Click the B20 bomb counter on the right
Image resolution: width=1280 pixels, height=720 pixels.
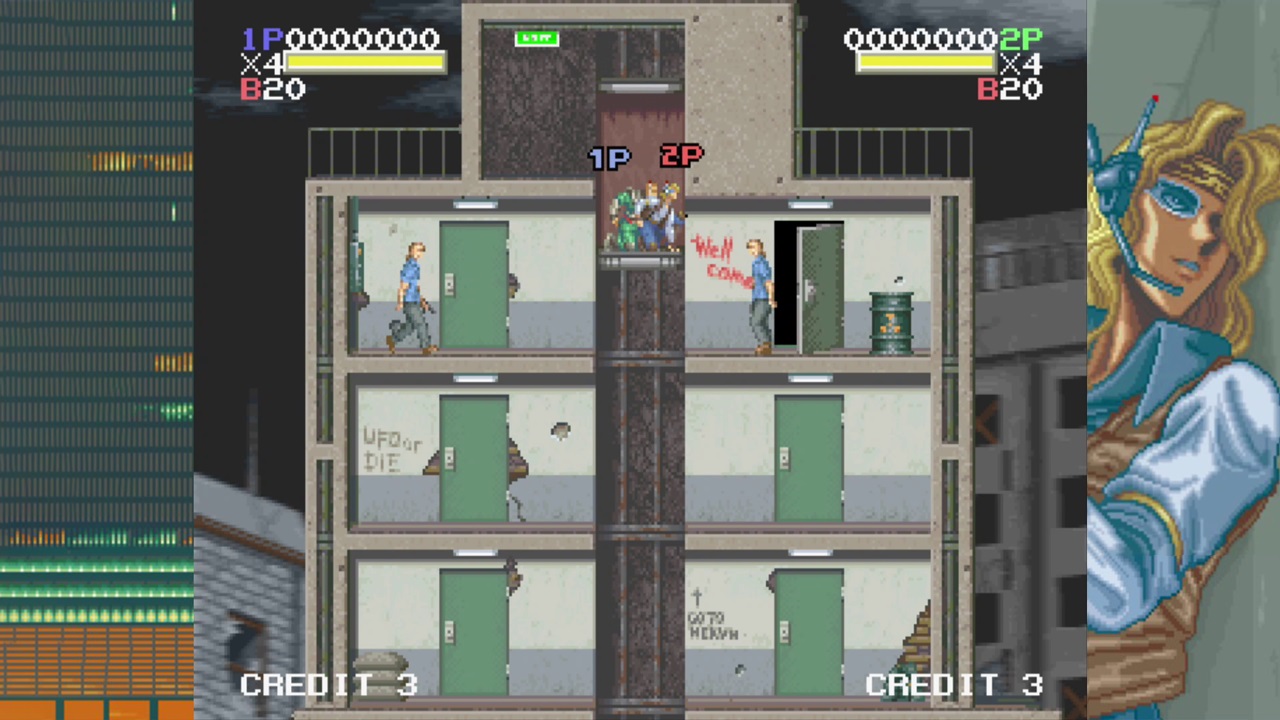1009,90
